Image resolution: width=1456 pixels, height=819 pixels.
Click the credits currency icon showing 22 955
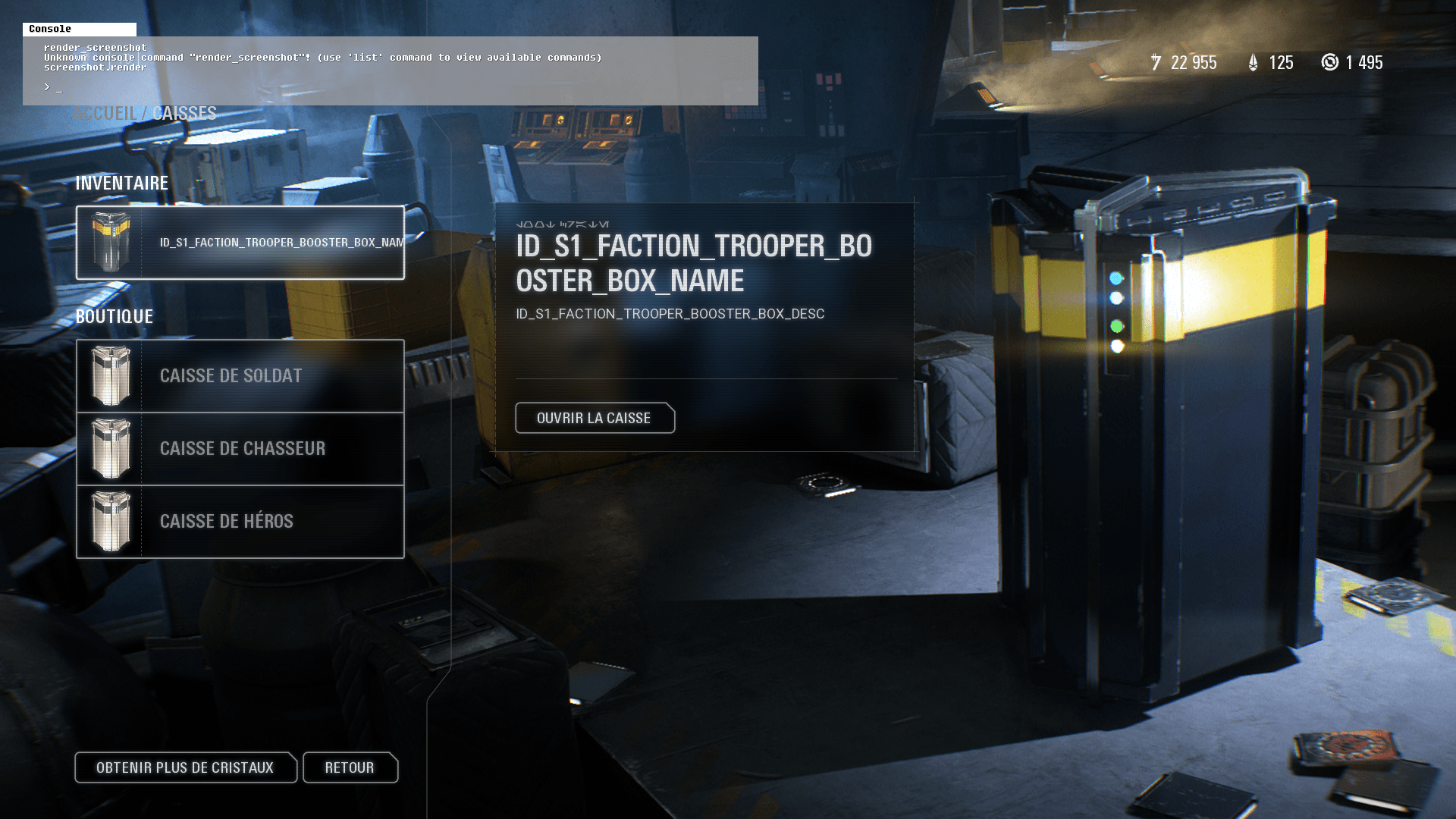1156,62
